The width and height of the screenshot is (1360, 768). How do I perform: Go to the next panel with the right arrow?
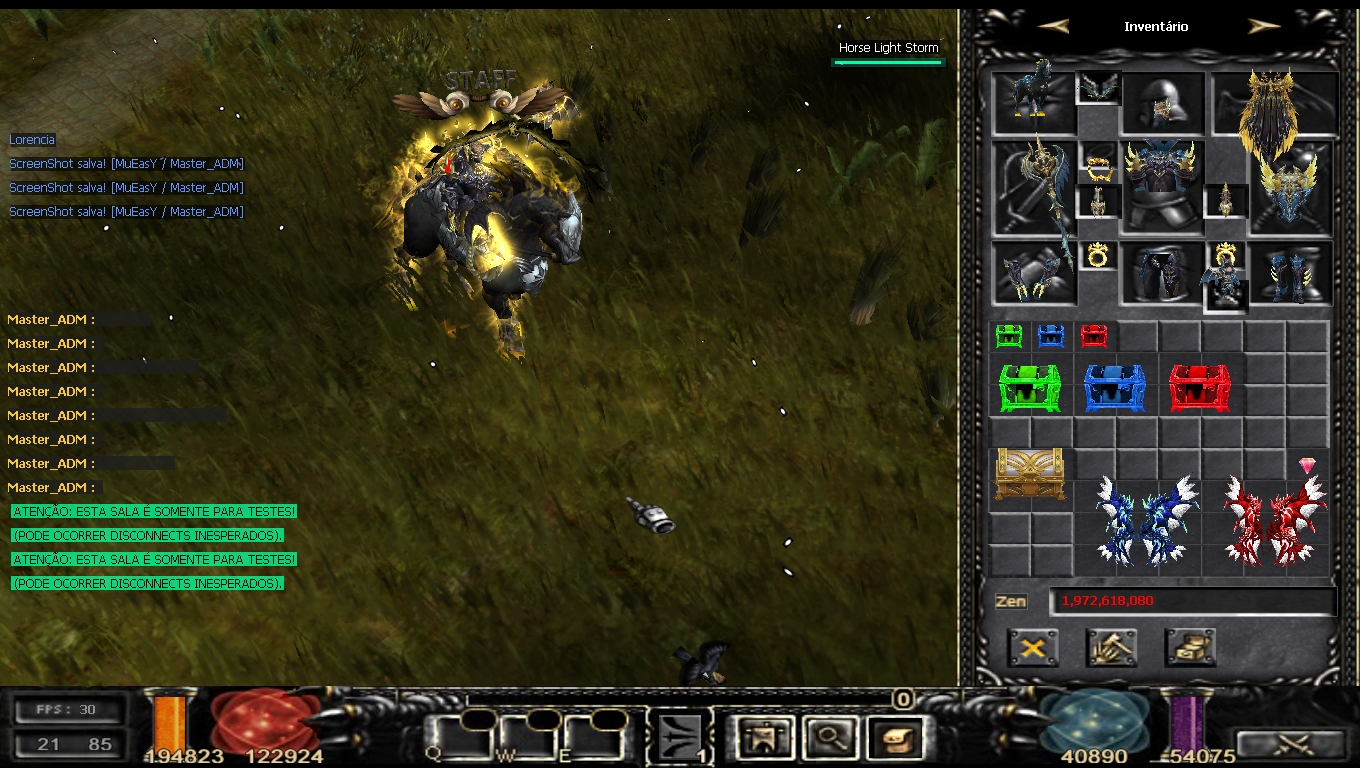1264,27
